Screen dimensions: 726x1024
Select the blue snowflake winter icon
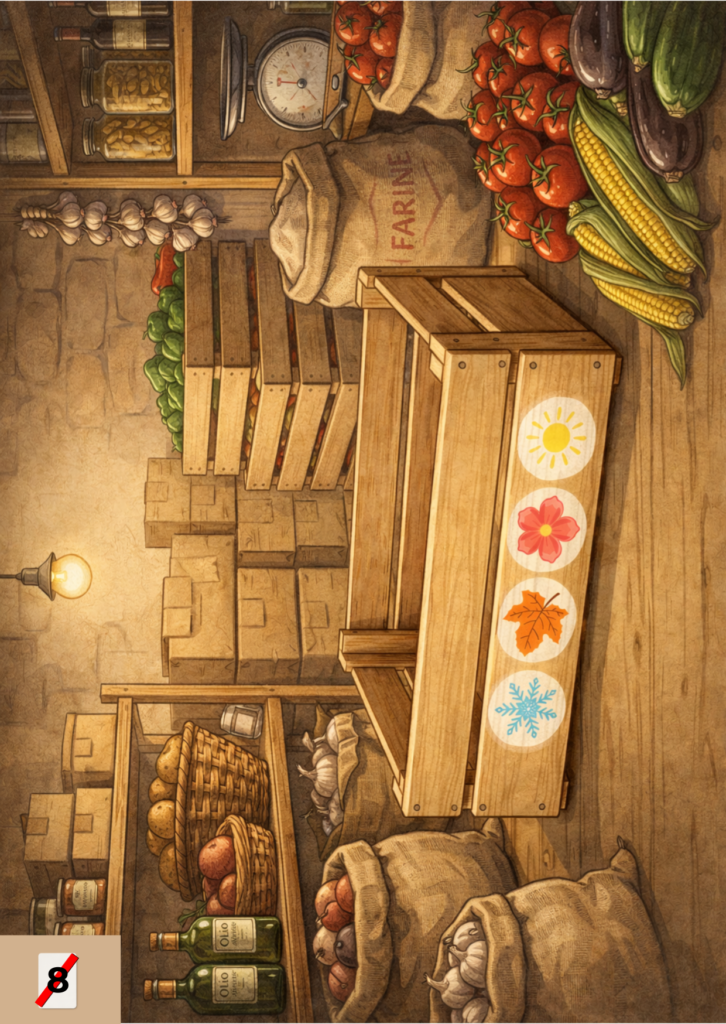point(526,708)
